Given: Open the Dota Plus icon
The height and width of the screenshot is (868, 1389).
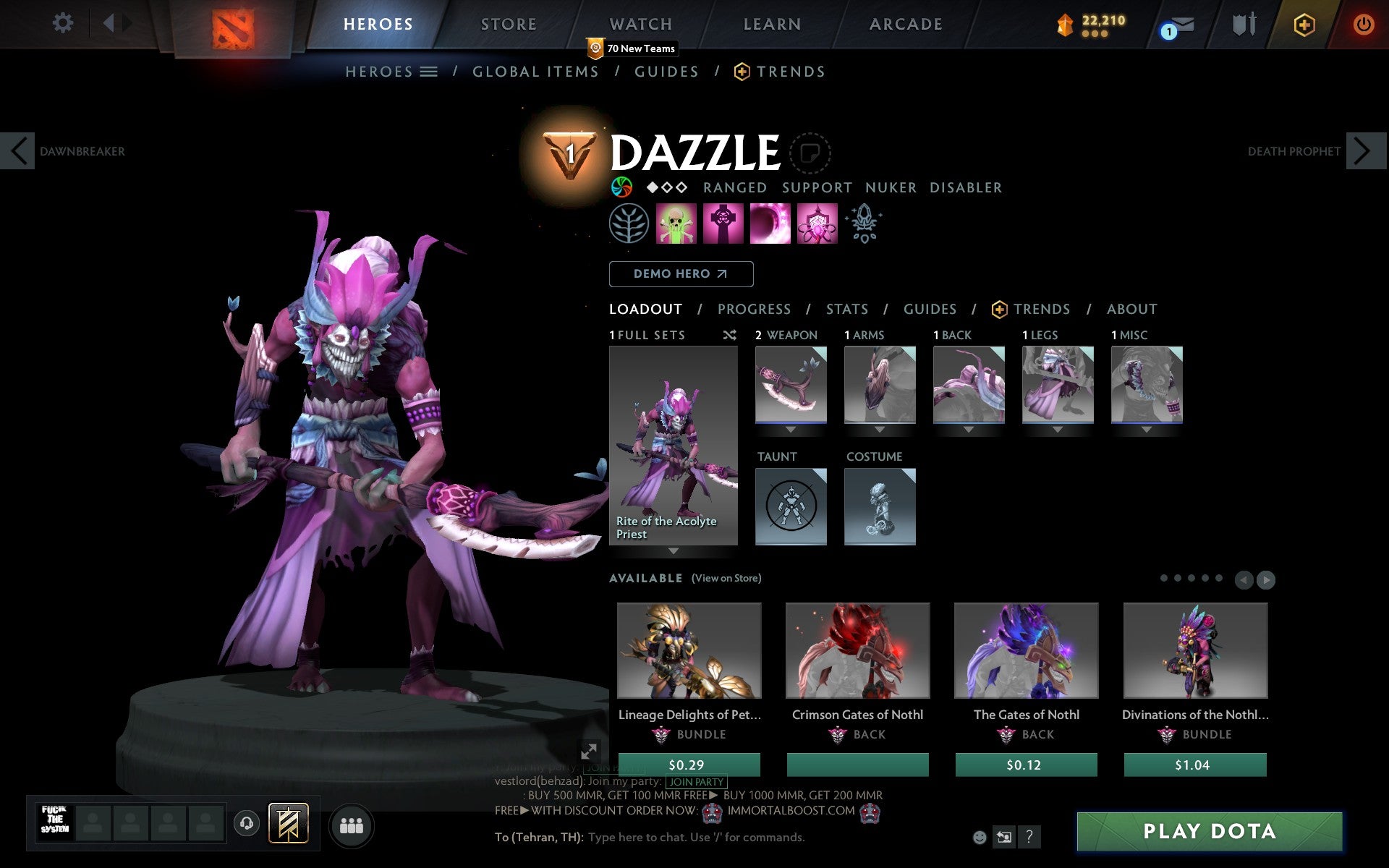Looking at the screenshot, I should click(x=1304, y=23).
